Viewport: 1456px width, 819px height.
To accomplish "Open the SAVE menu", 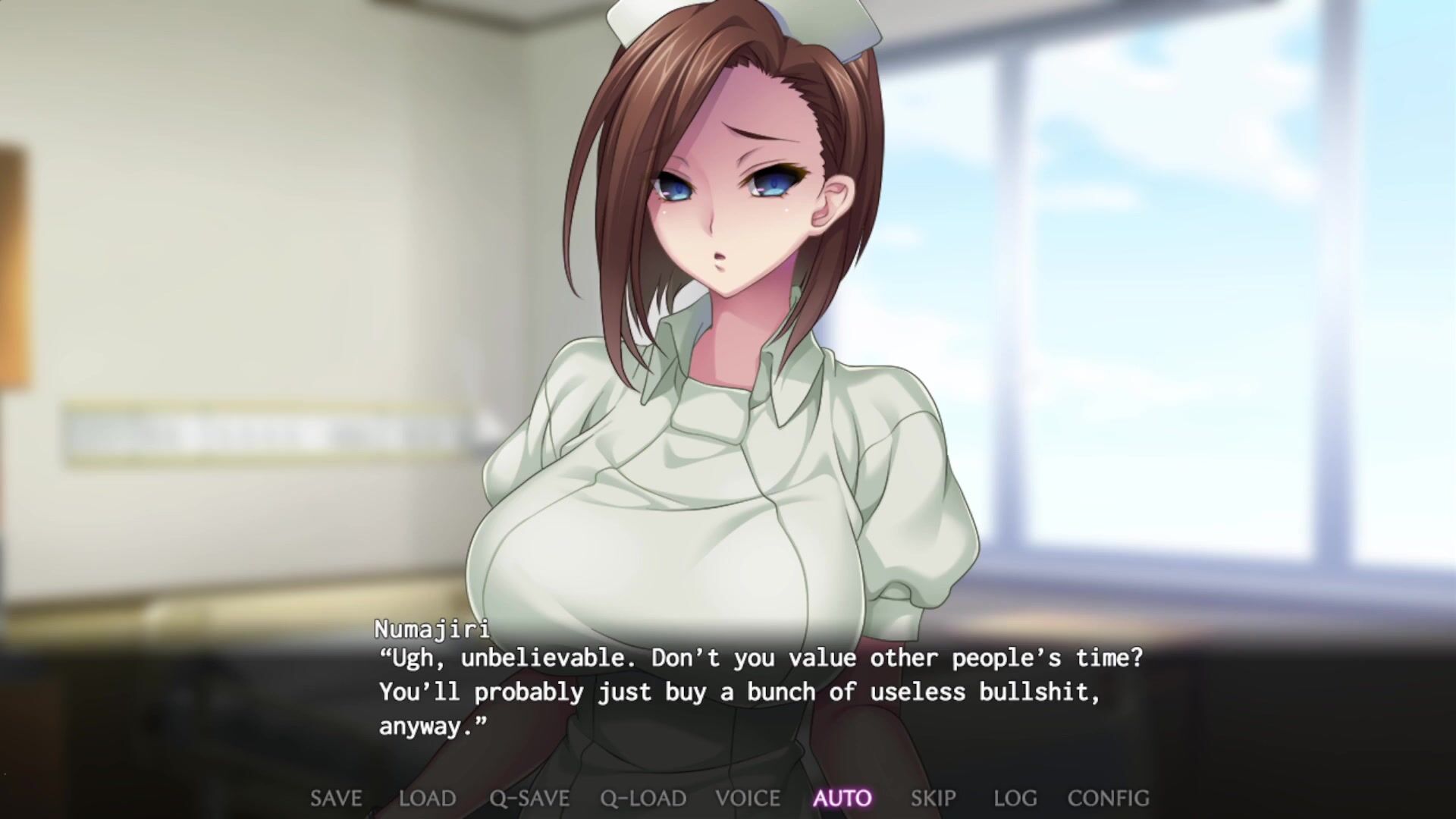I will tap(336, 799).
